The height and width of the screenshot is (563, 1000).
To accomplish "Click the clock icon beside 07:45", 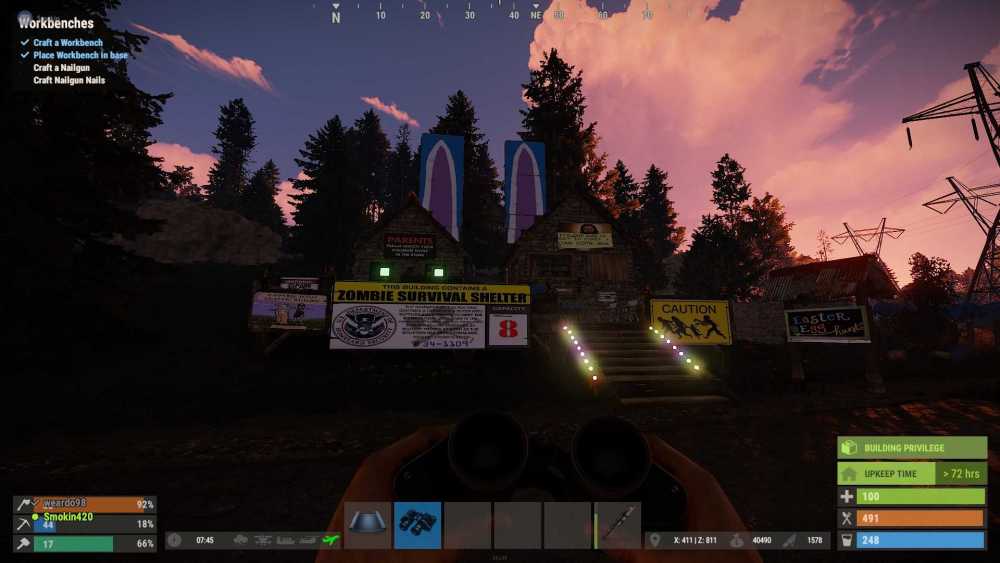I will pyautogui.click(x=175, y=540).
